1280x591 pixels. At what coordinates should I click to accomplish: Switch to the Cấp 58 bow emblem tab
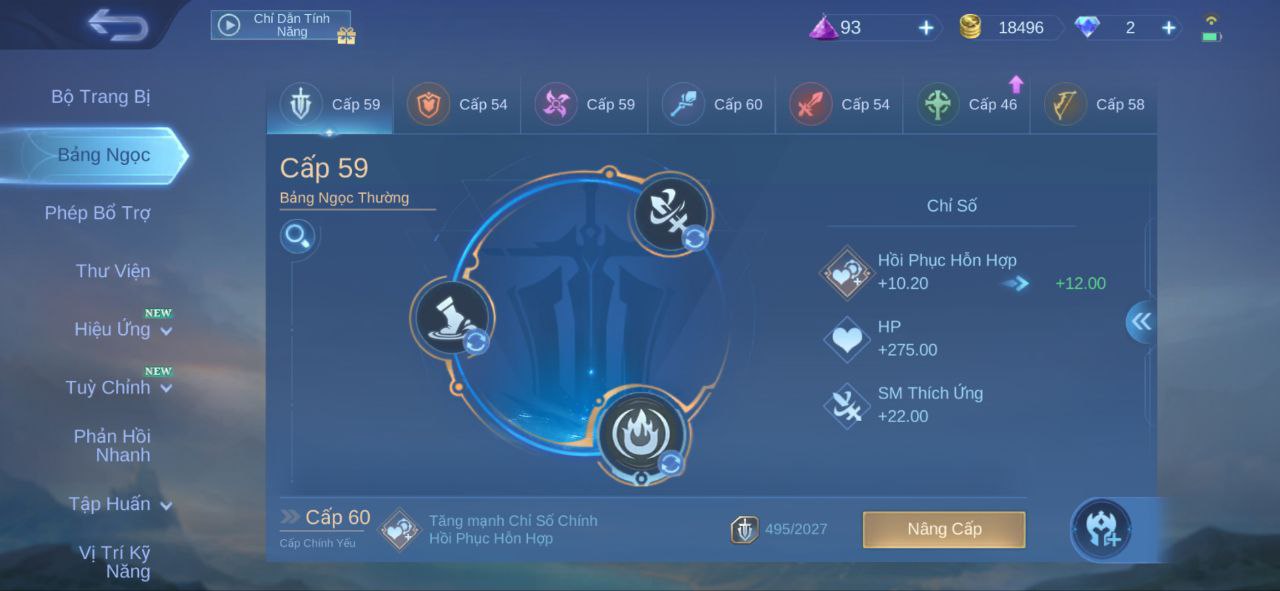pyautogui.click(x=1094, y=104)
